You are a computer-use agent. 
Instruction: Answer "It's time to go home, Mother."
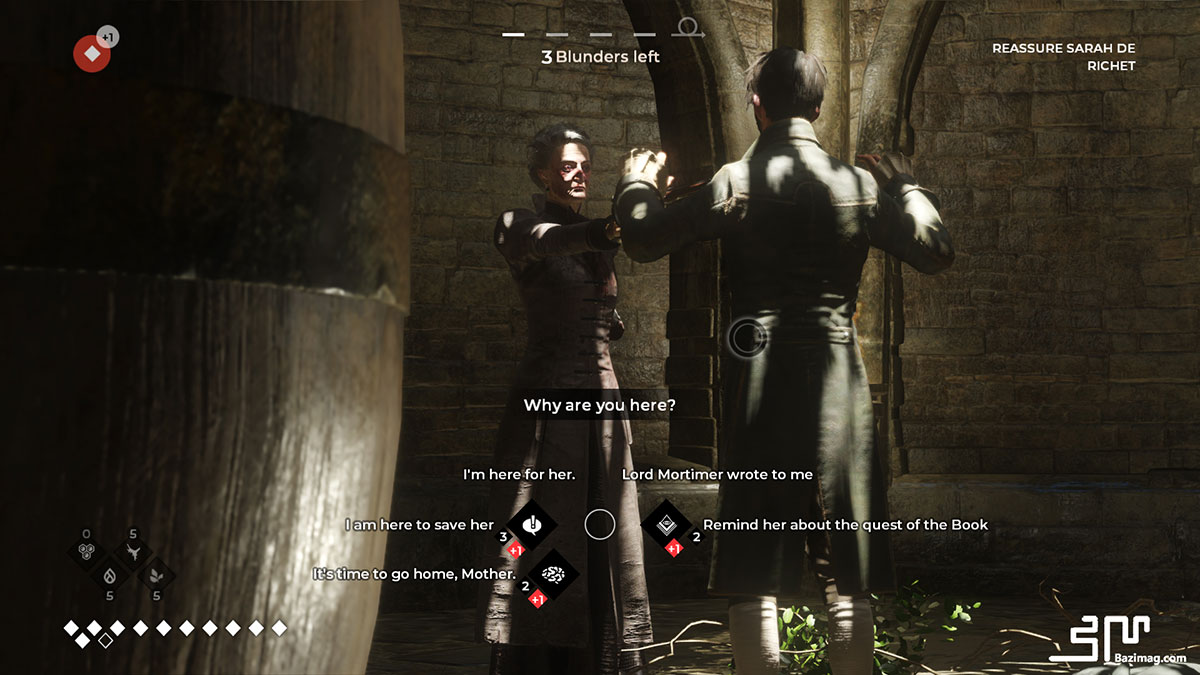click(x=415, y=574)
